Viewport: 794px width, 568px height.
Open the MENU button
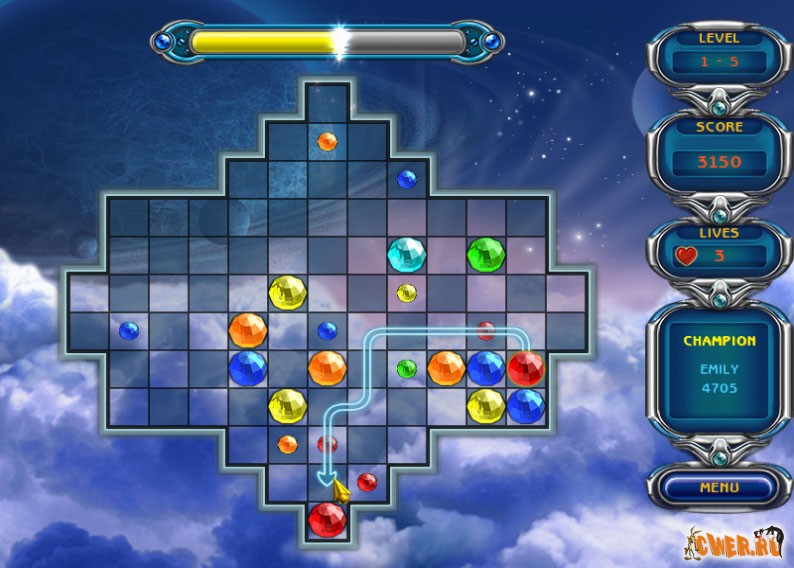[x=719, y=488]
